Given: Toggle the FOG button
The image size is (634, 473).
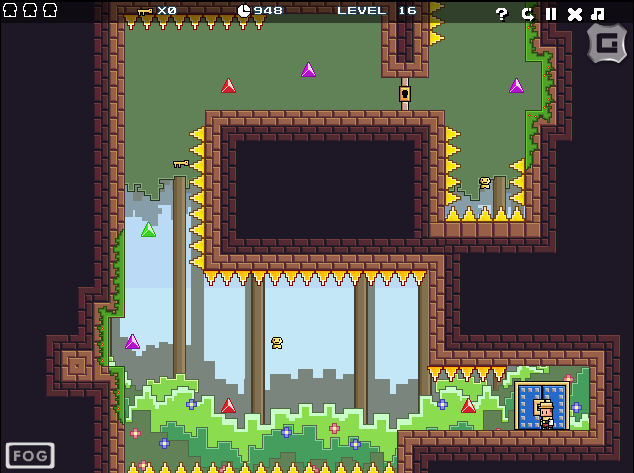Looking at the screenshot, I should click(x=30, y=456).
